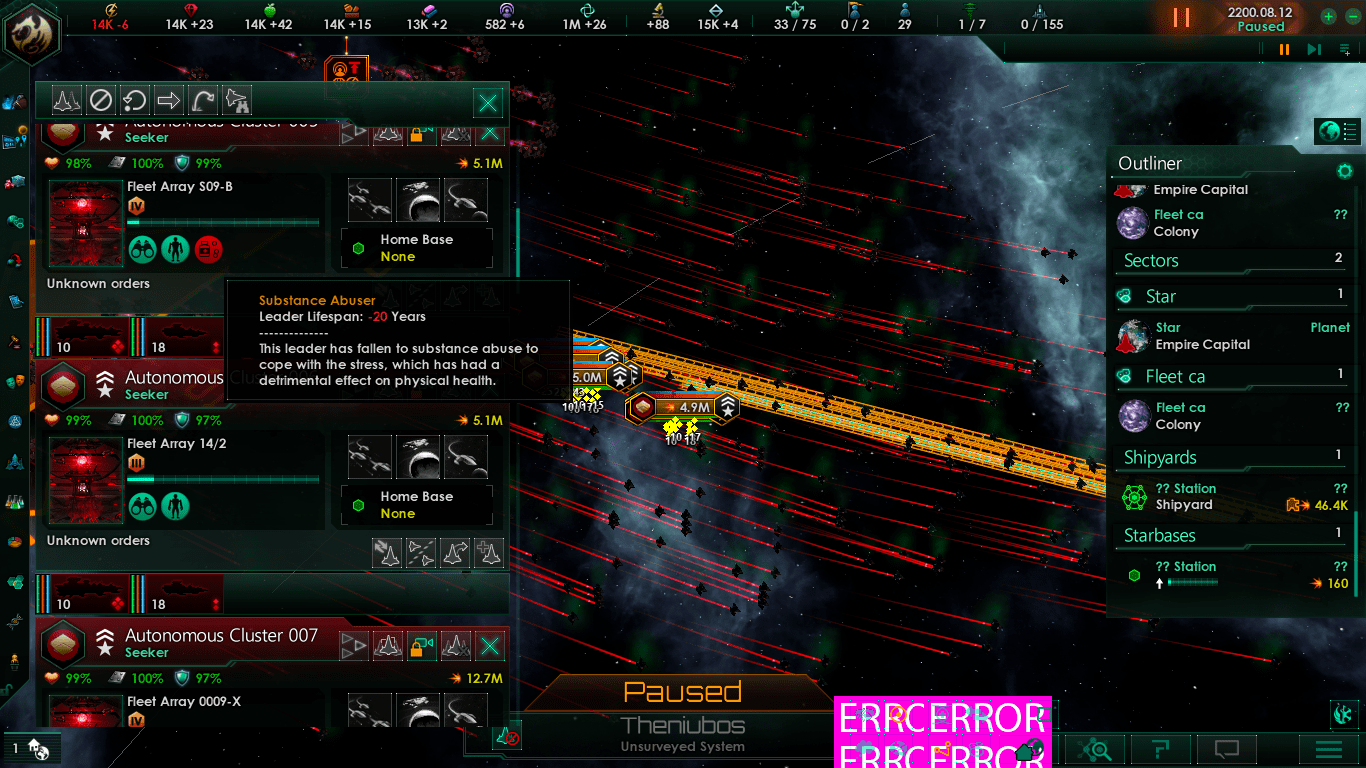This screenshot has width=1366, height=768.
Task: Click the binoculars icon under Fleet Array S09-B
Action: (x=143, y=249)
